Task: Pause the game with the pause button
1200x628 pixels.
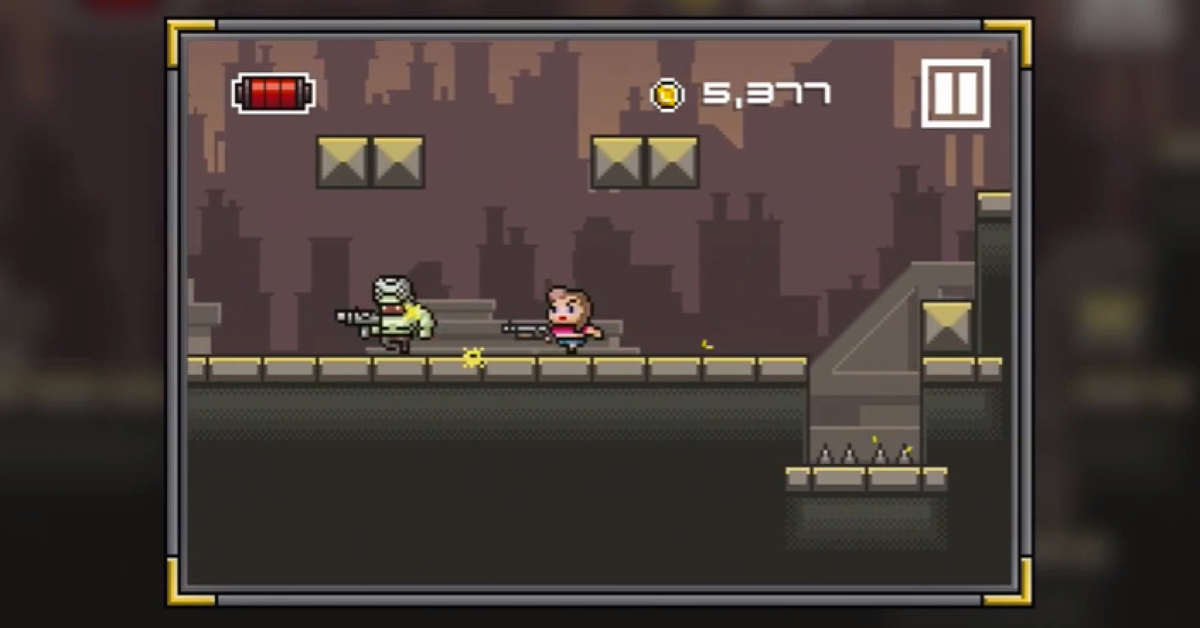Action: [x=955, y=93]
